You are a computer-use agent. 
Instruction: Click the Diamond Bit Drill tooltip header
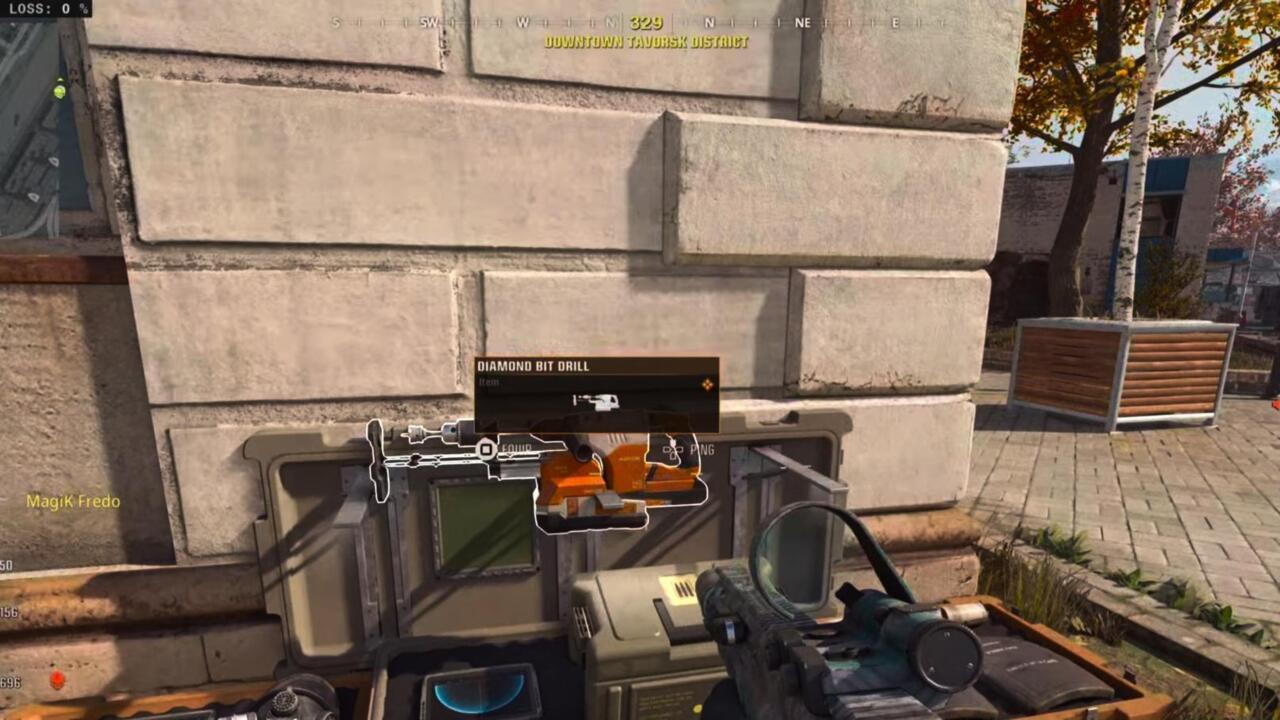click(533, 366)
